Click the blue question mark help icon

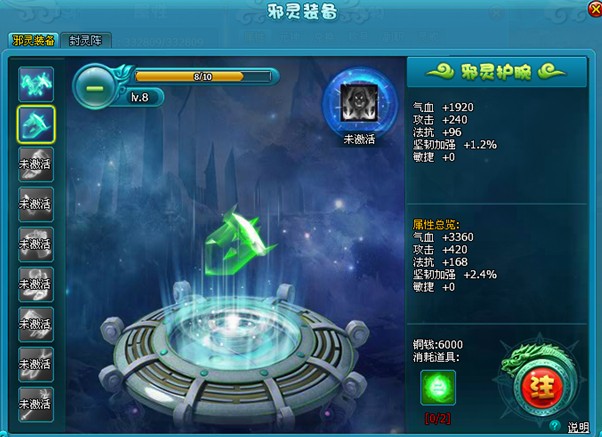pyautogui.click(x=555, y=426)
